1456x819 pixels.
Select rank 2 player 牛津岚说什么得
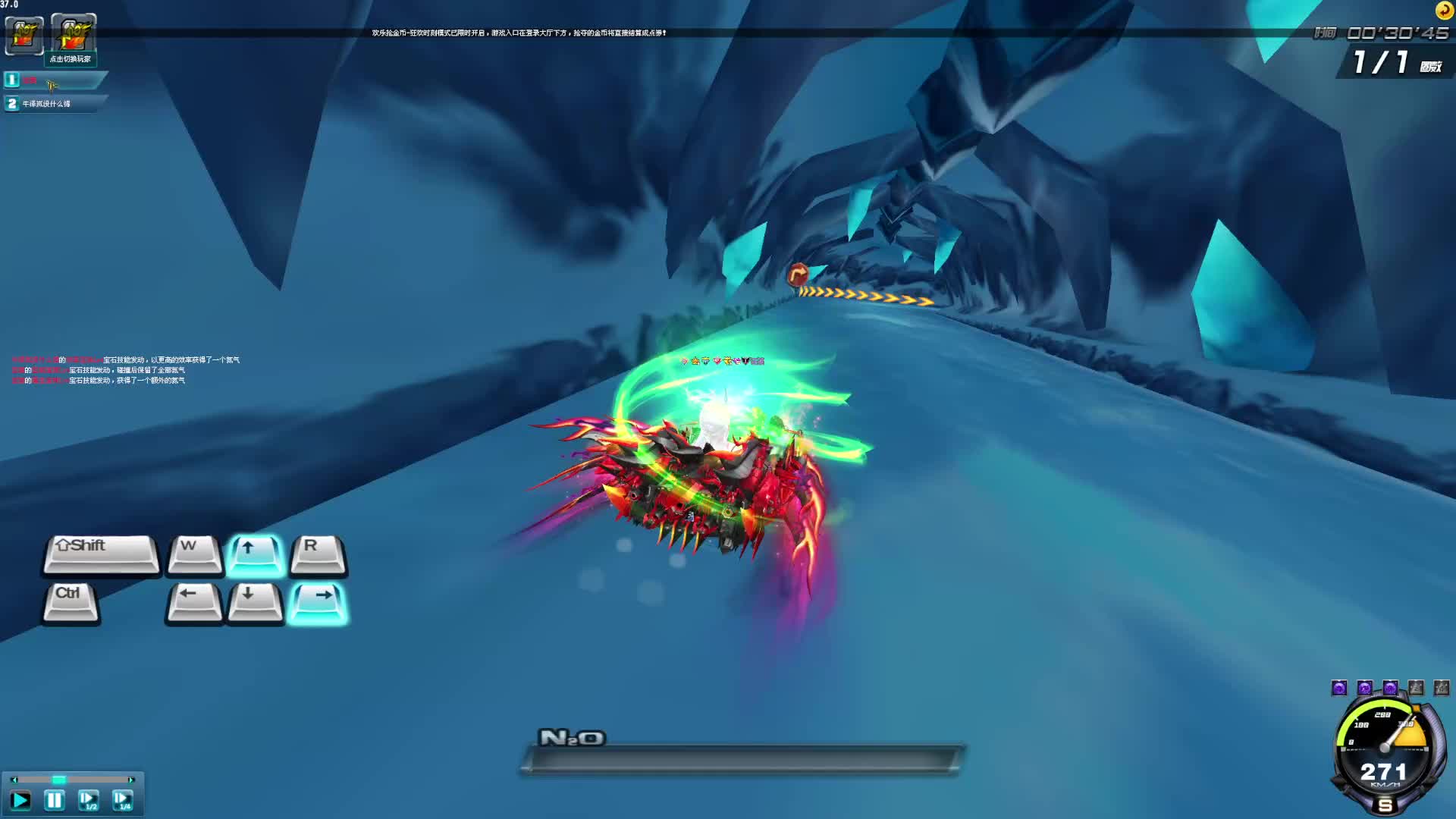[53, 104]
